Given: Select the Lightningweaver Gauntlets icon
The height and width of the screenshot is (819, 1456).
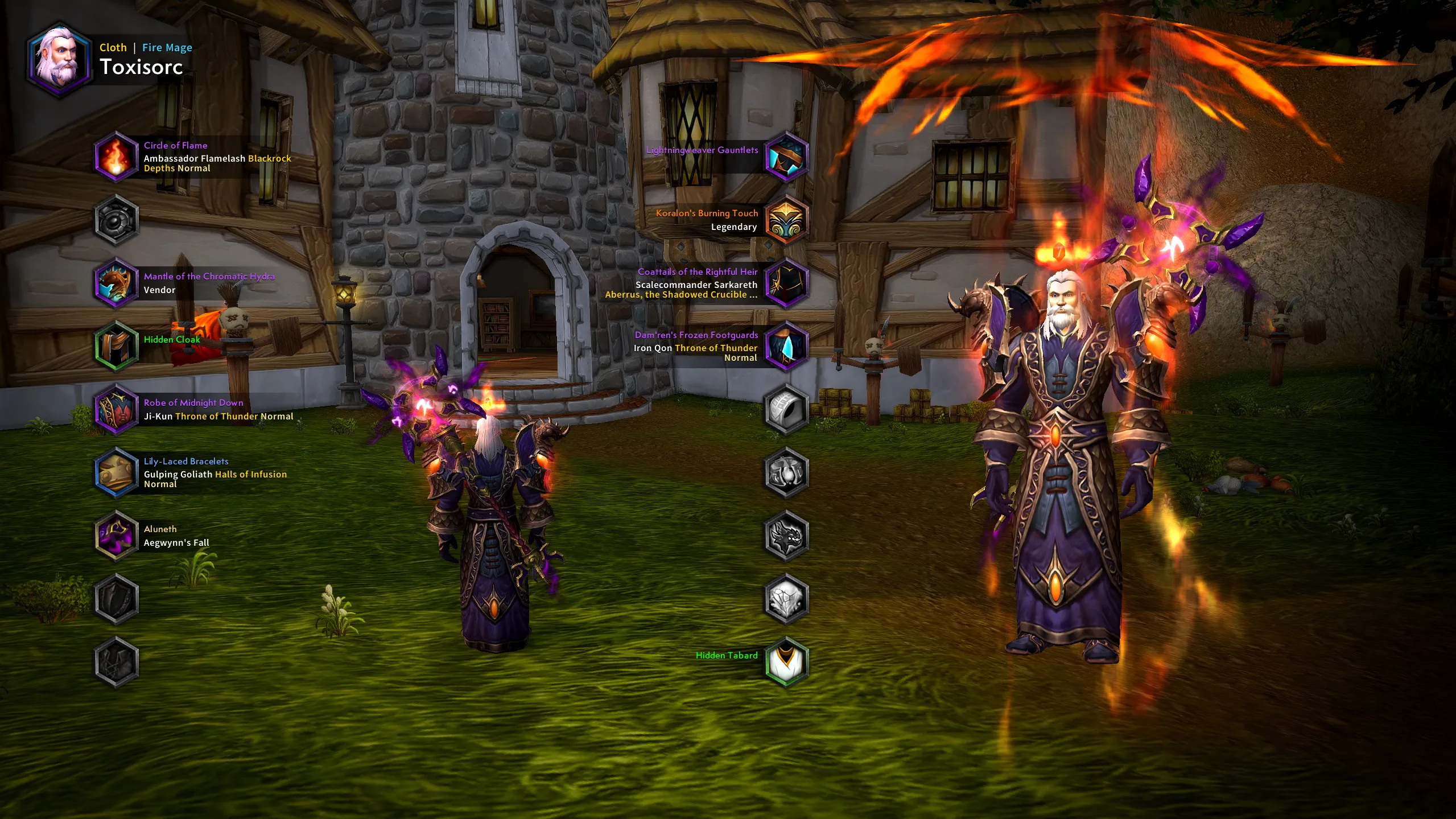Looking at the screenshot, I should (786, 157).
